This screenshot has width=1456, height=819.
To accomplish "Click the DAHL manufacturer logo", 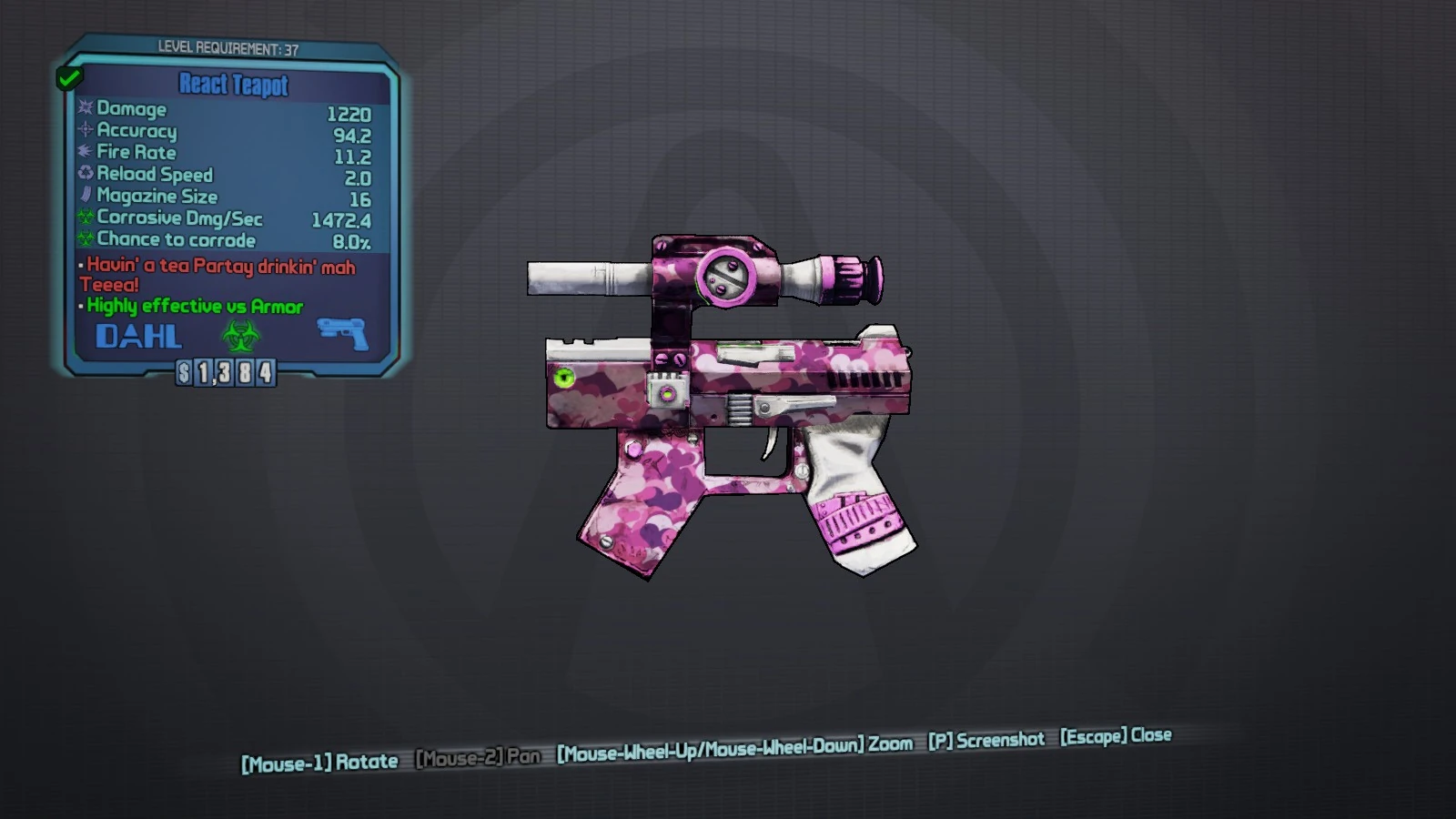I will [138, 337].
